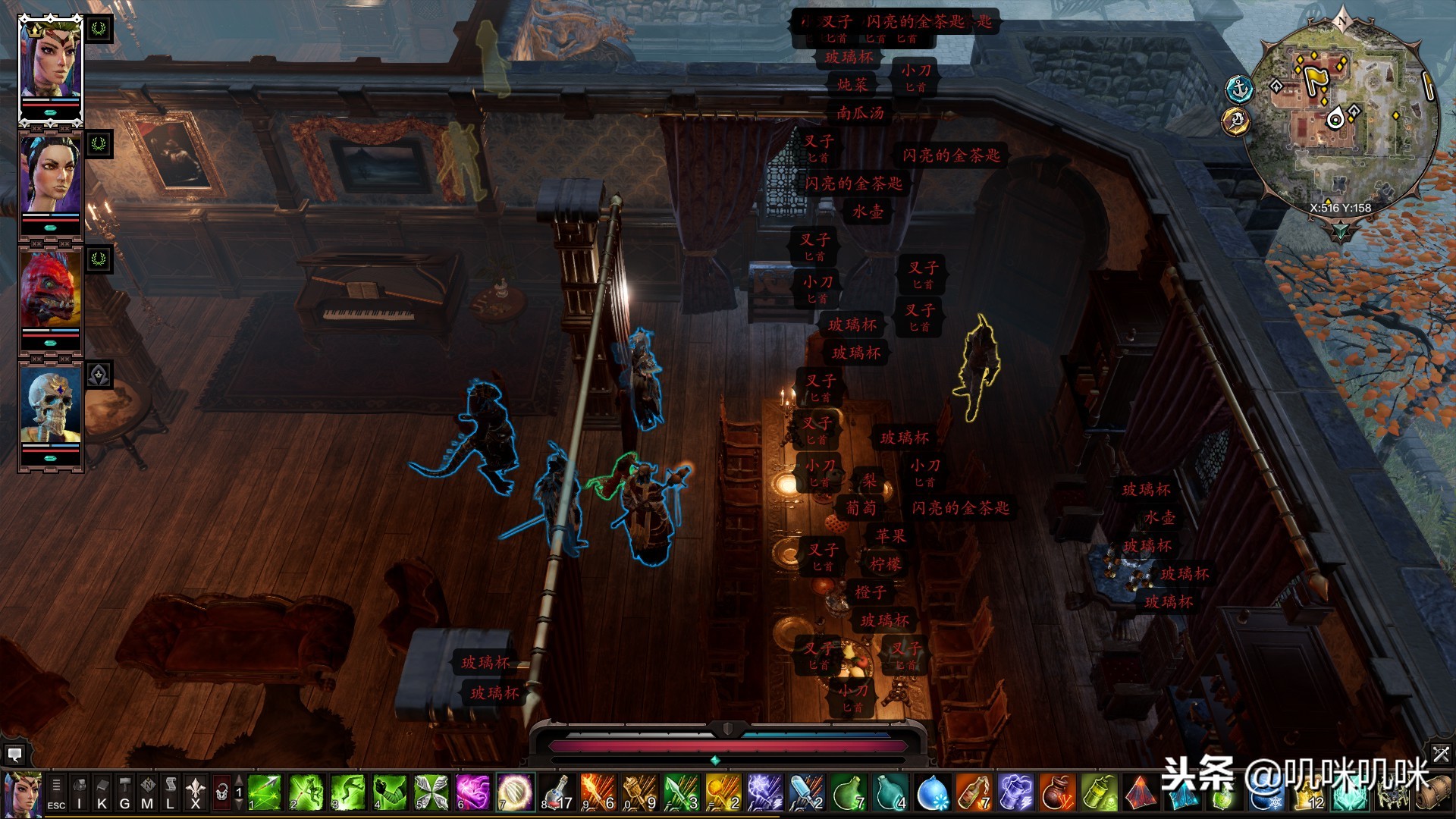Open the chat speech bubble button
The height and width of the screenshot is (819, 1456).
coord(14,755)
